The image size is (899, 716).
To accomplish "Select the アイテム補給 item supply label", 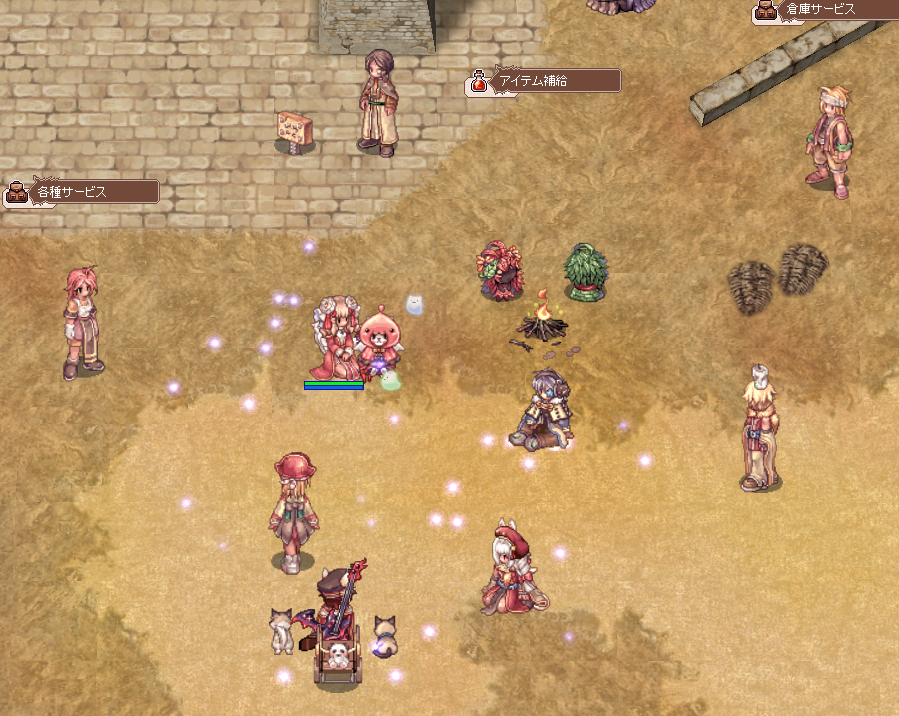I will pyautogui.click(x=545, y=81).
